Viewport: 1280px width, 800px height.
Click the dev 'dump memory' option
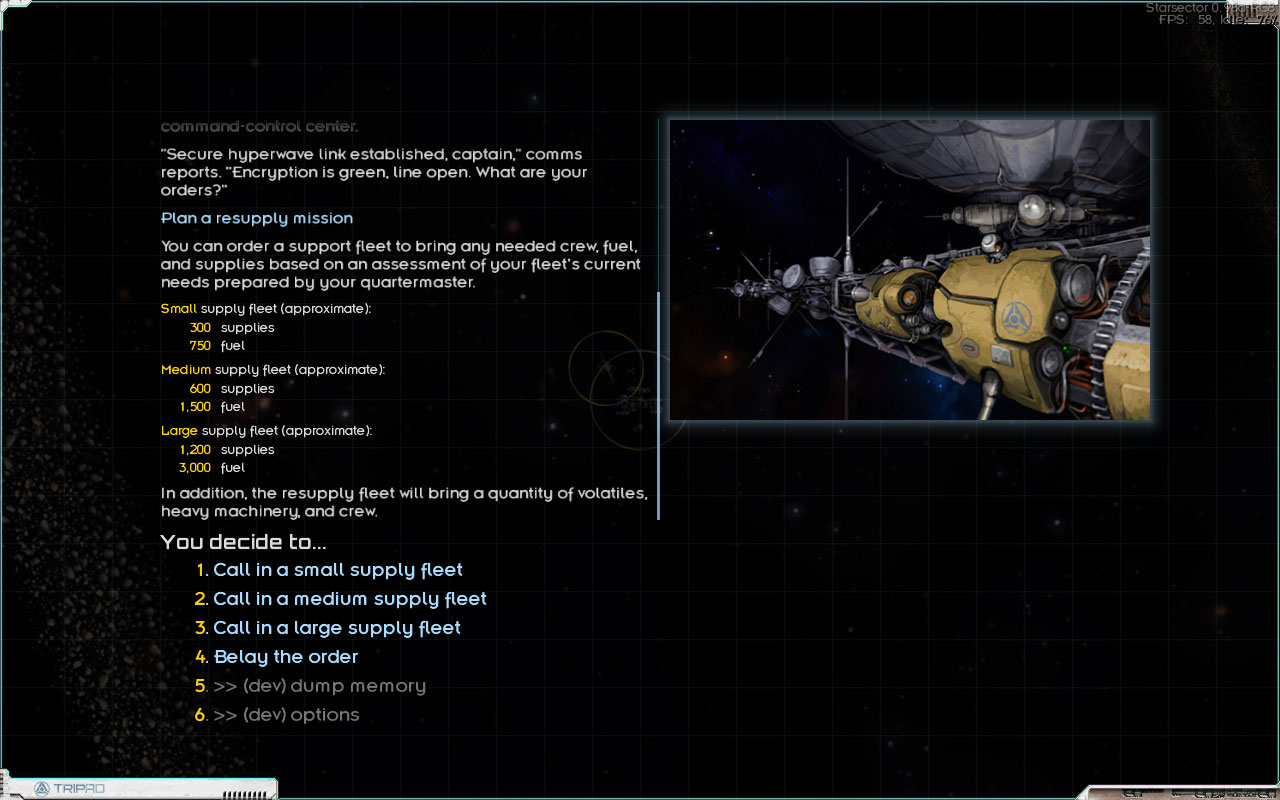pos(319,686)
